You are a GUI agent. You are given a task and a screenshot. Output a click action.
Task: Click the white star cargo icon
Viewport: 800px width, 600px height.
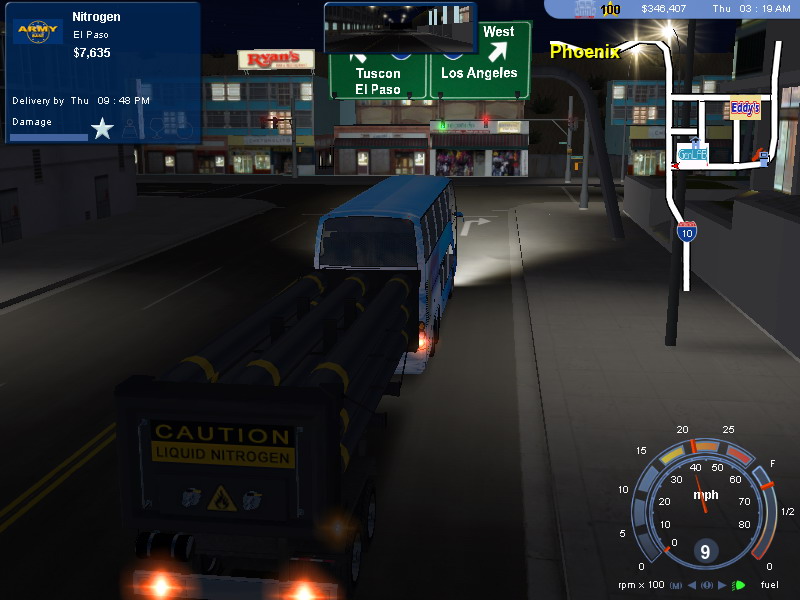point(102,128)
